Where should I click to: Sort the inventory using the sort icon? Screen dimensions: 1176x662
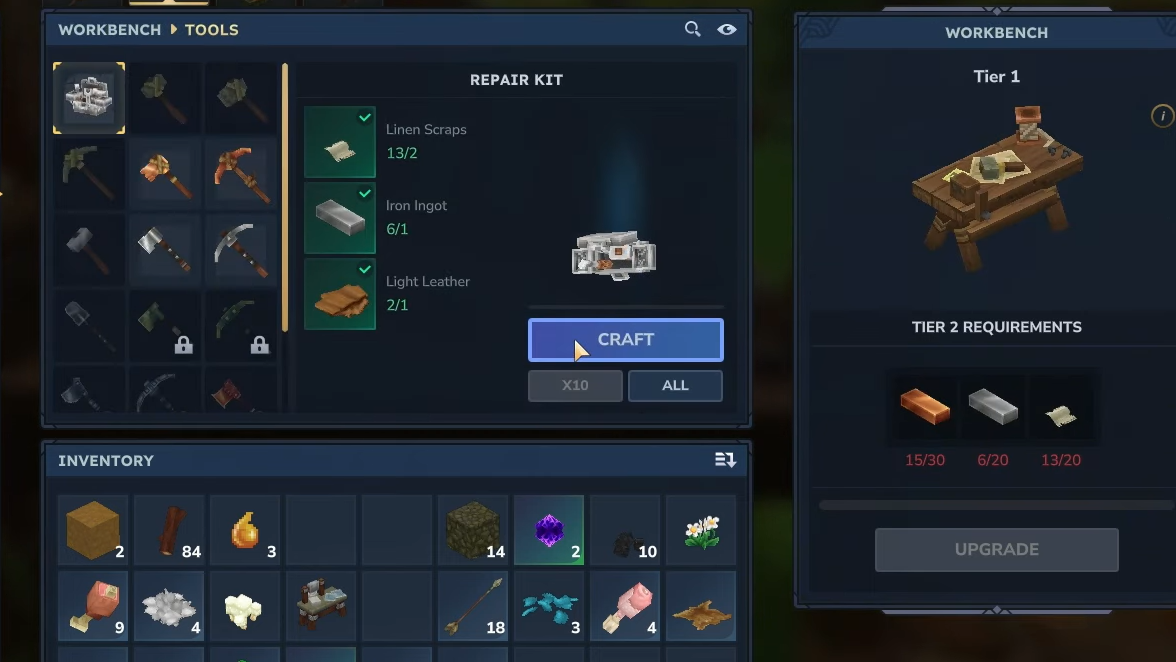725,460
